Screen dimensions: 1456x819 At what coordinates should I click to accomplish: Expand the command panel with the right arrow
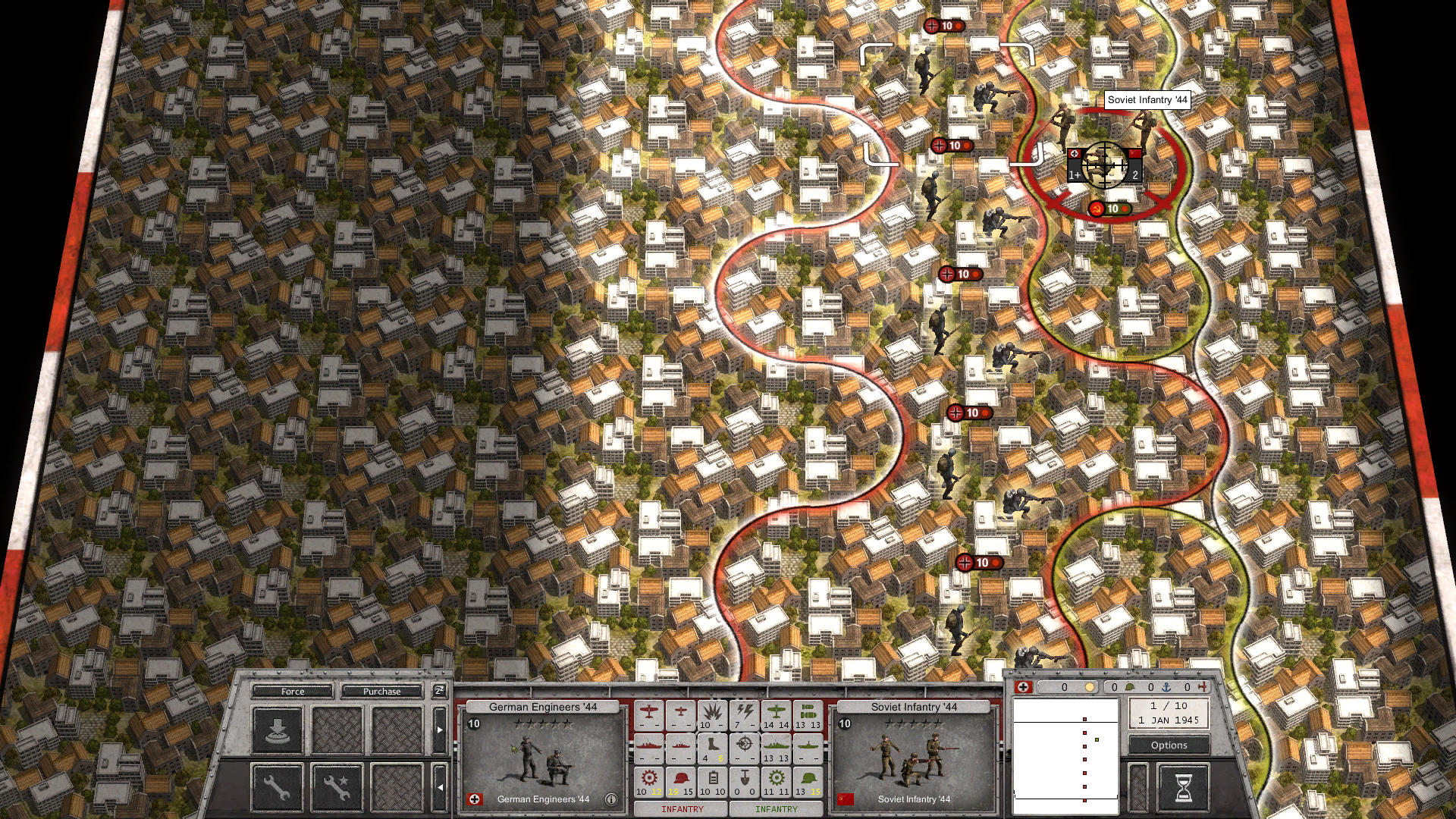click(440, 730)
